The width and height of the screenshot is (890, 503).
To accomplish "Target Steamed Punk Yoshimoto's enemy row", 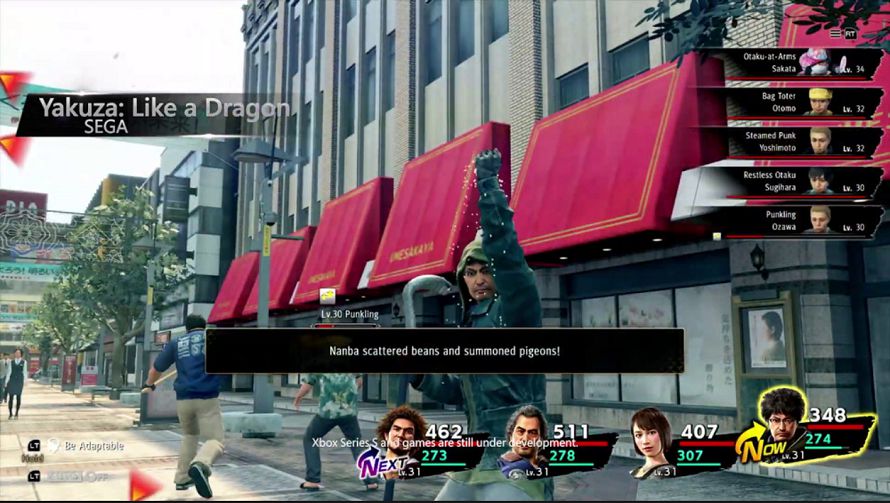I will [x=790, y=141].
